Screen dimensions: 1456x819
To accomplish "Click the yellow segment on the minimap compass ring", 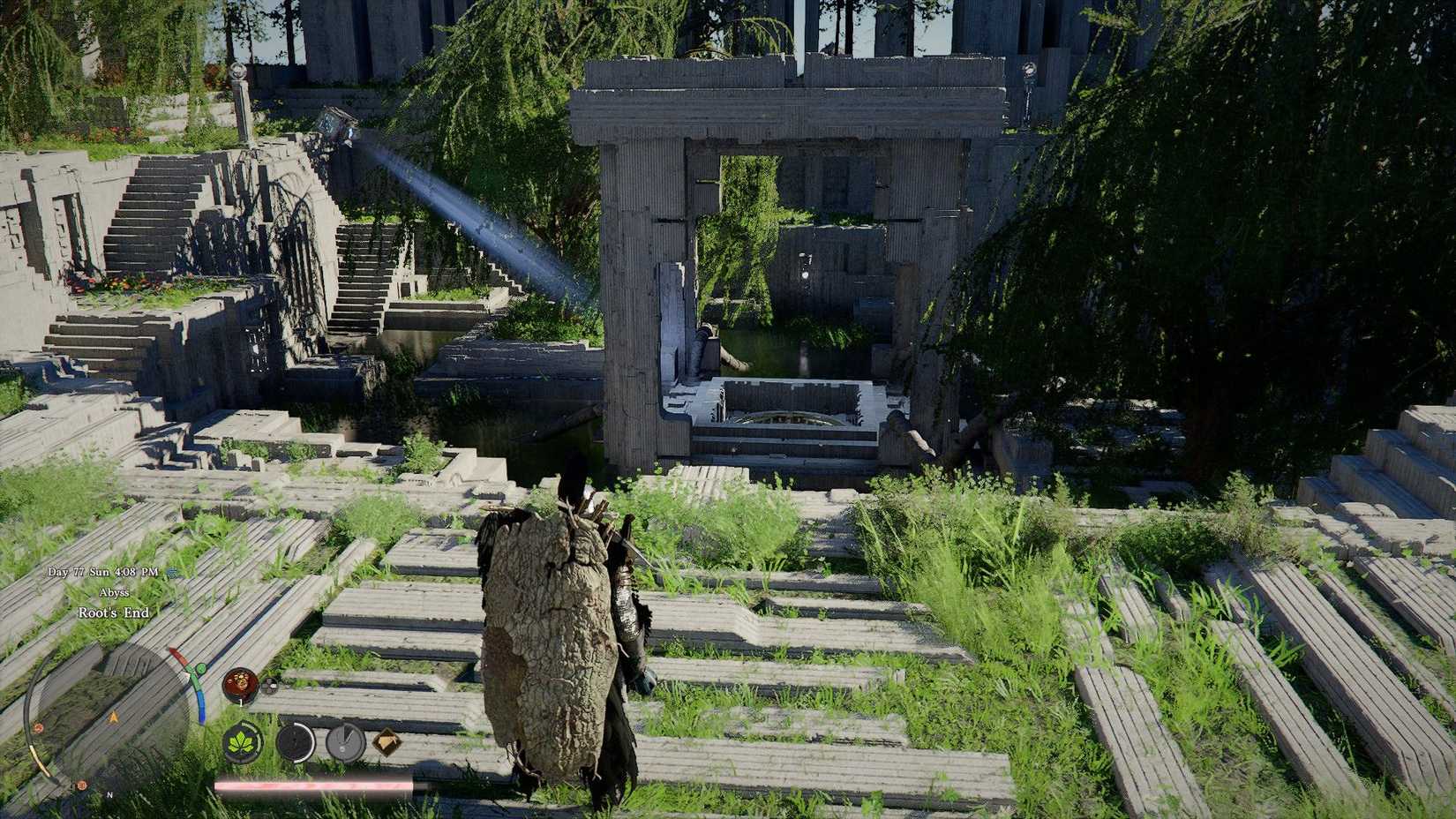I will [x=37, y=757].
